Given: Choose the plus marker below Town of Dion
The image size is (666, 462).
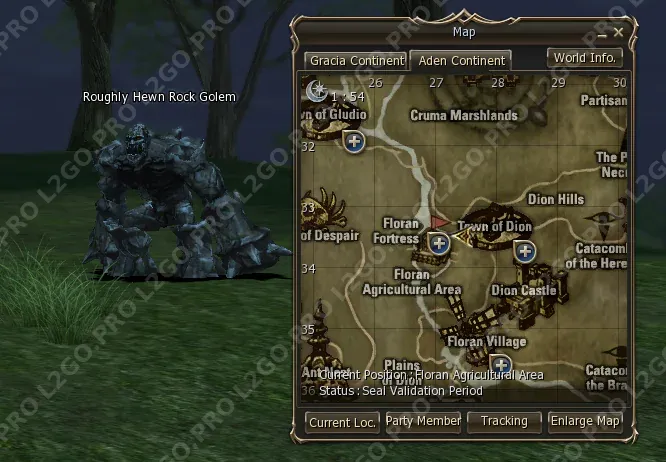Looking at the screenshot, I should click(524, 251).
